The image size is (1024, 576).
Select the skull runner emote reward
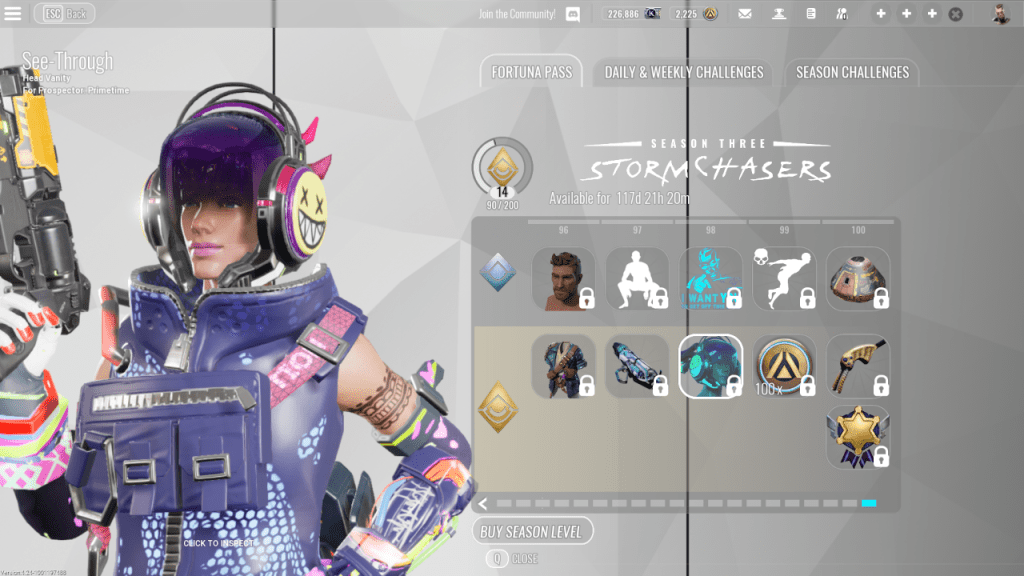click(x=784, y=279)
